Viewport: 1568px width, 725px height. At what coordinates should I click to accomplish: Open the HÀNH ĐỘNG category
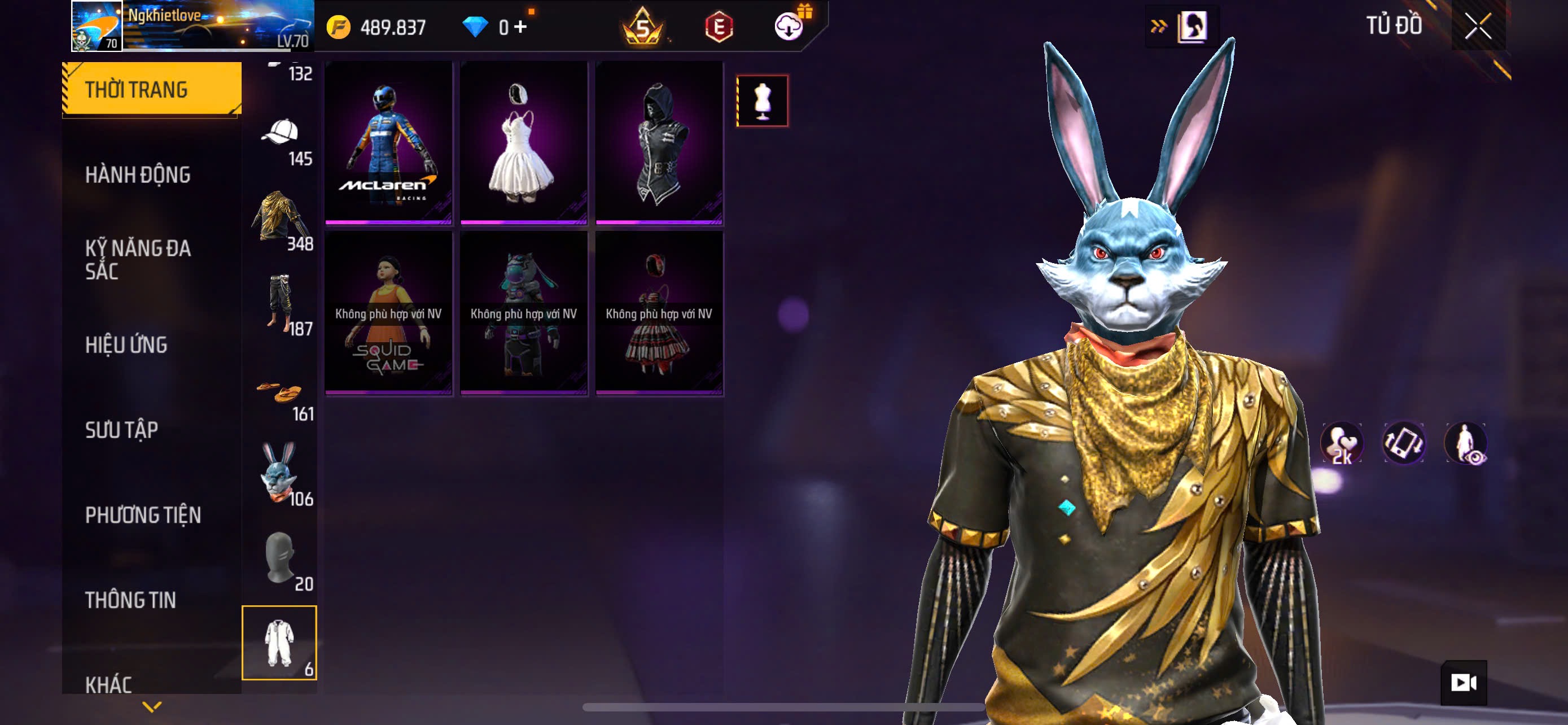pyautogui.click(x=138, y=174)
